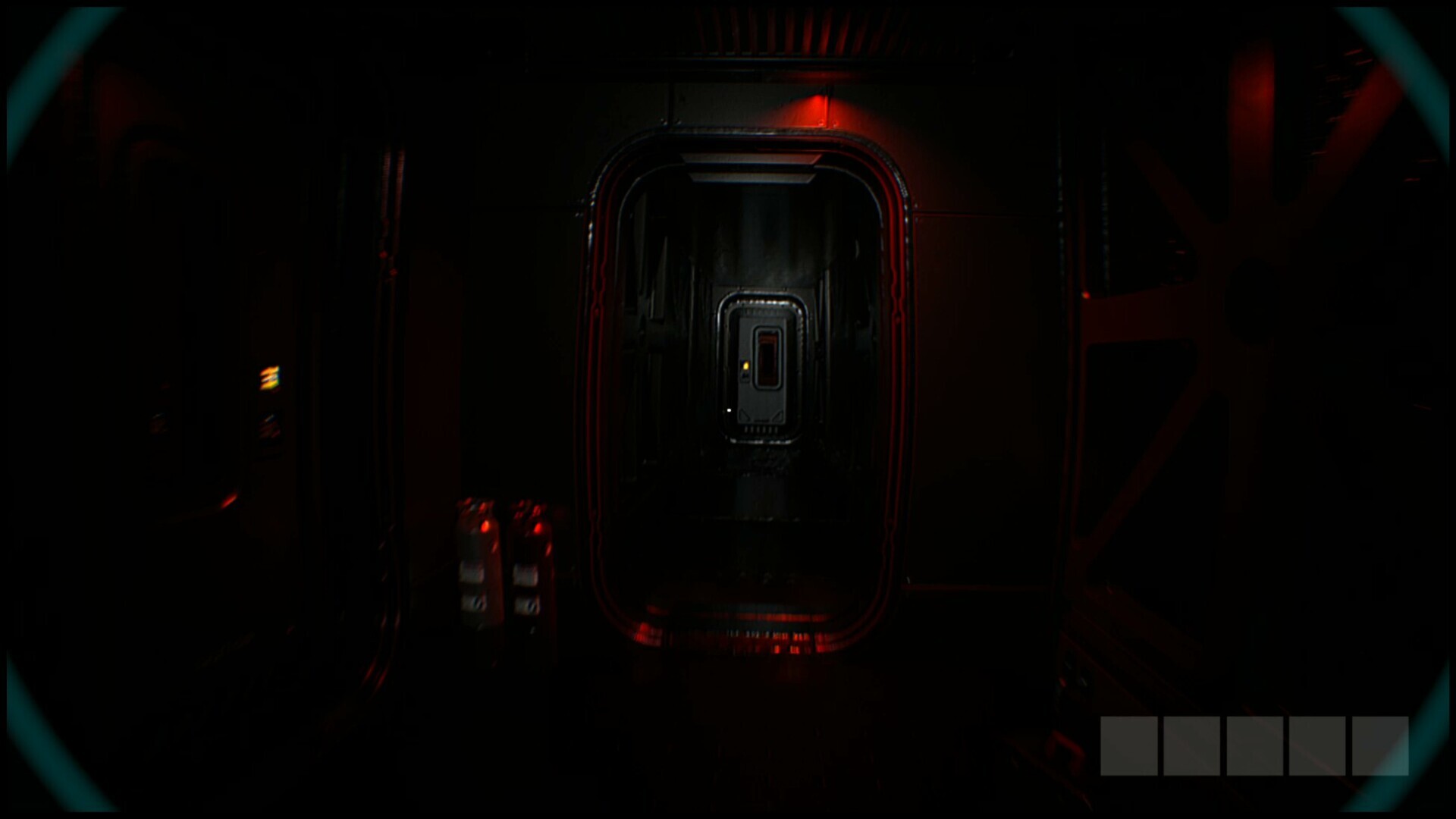Click the dimmer indicator light below the glowing one

point(268,428)
